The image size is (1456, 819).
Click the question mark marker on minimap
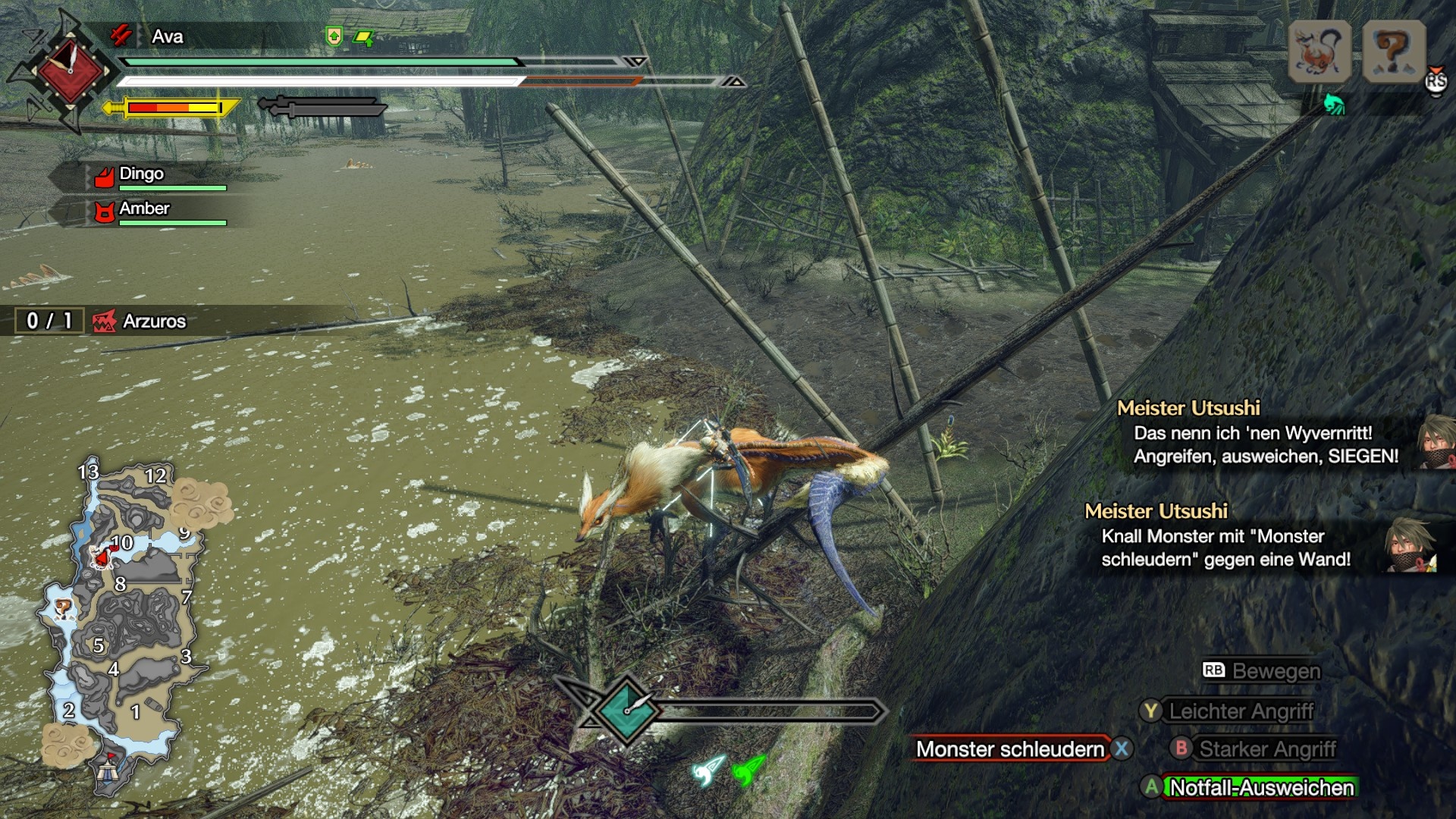coord(62,607)
